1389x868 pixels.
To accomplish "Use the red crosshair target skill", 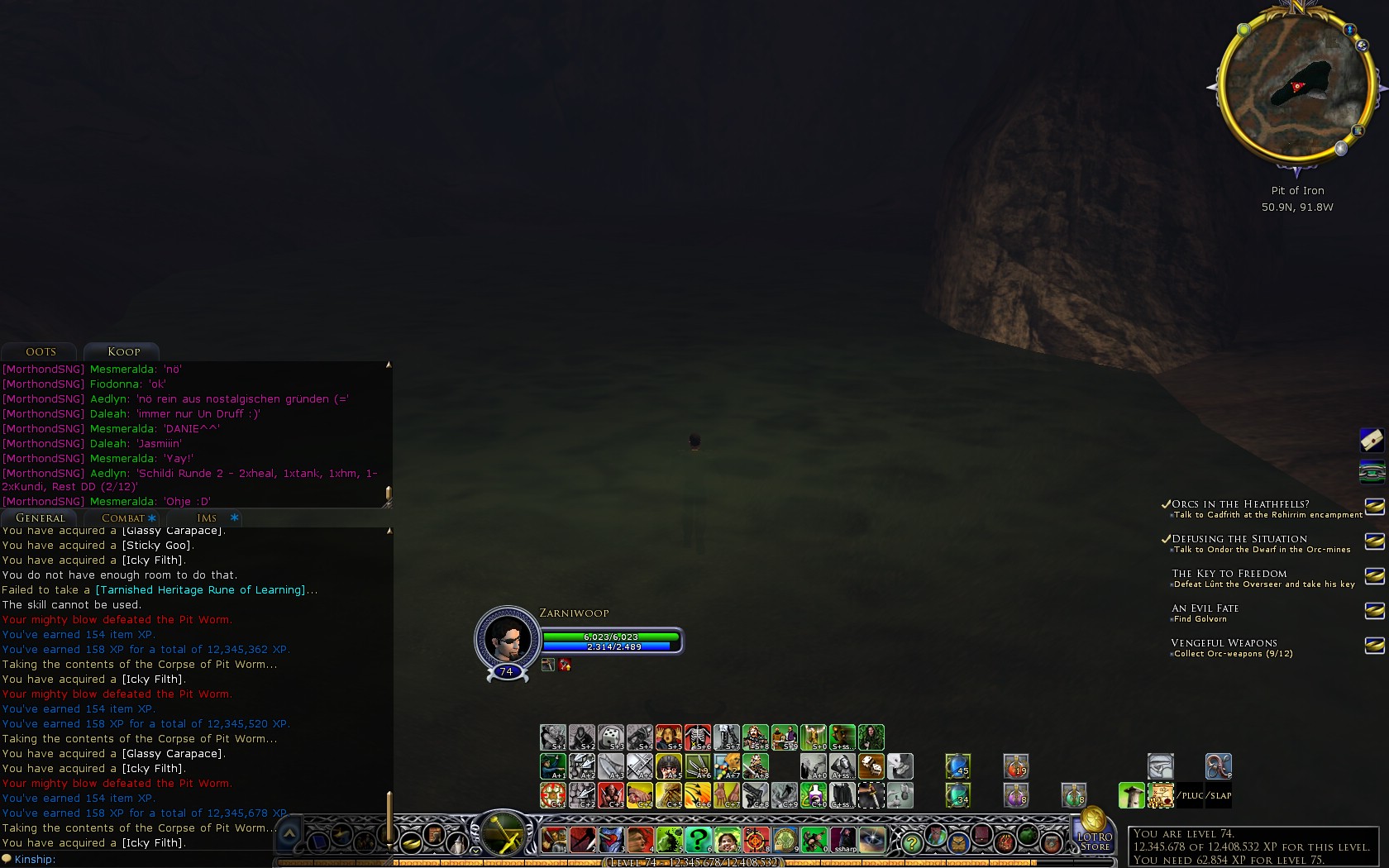I will click(756, 841).
